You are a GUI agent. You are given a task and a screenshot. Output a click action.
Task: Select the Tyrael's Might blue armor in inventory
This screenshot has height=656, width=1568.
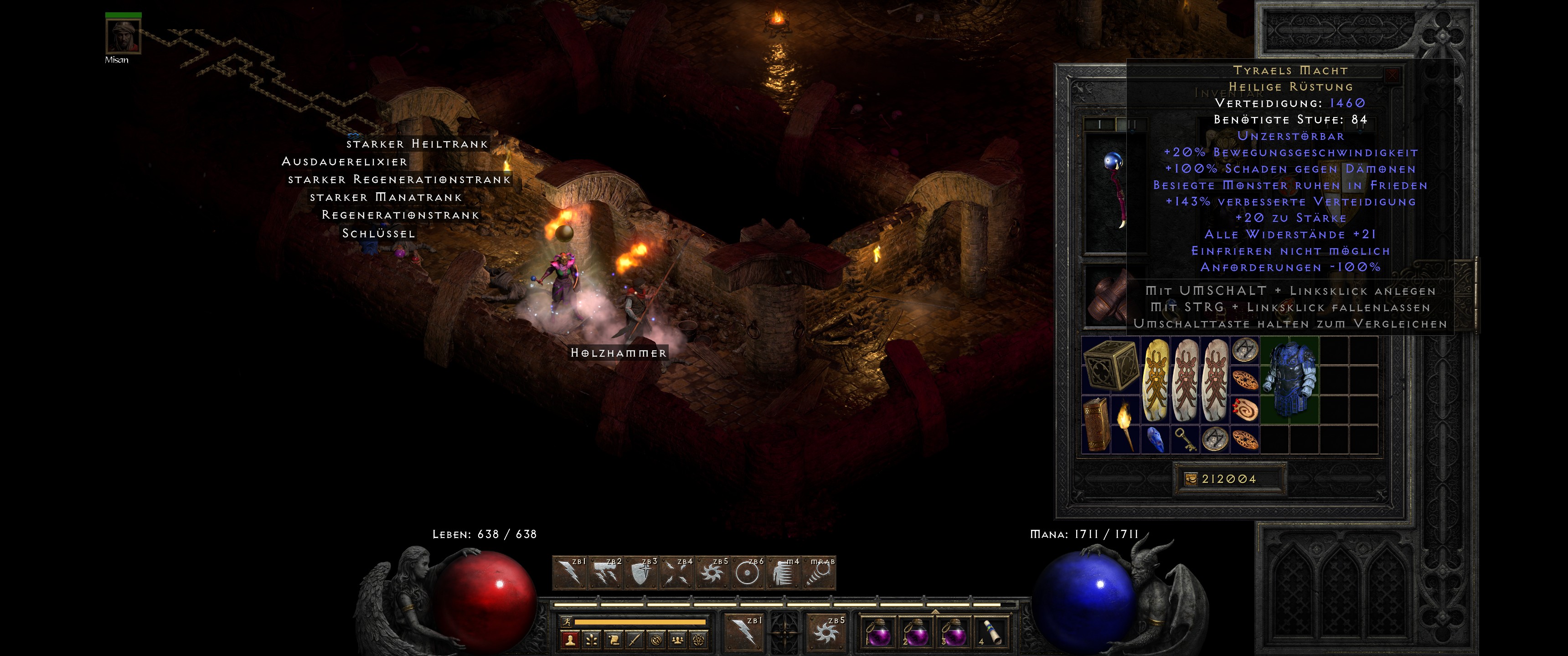(1289, 379)
